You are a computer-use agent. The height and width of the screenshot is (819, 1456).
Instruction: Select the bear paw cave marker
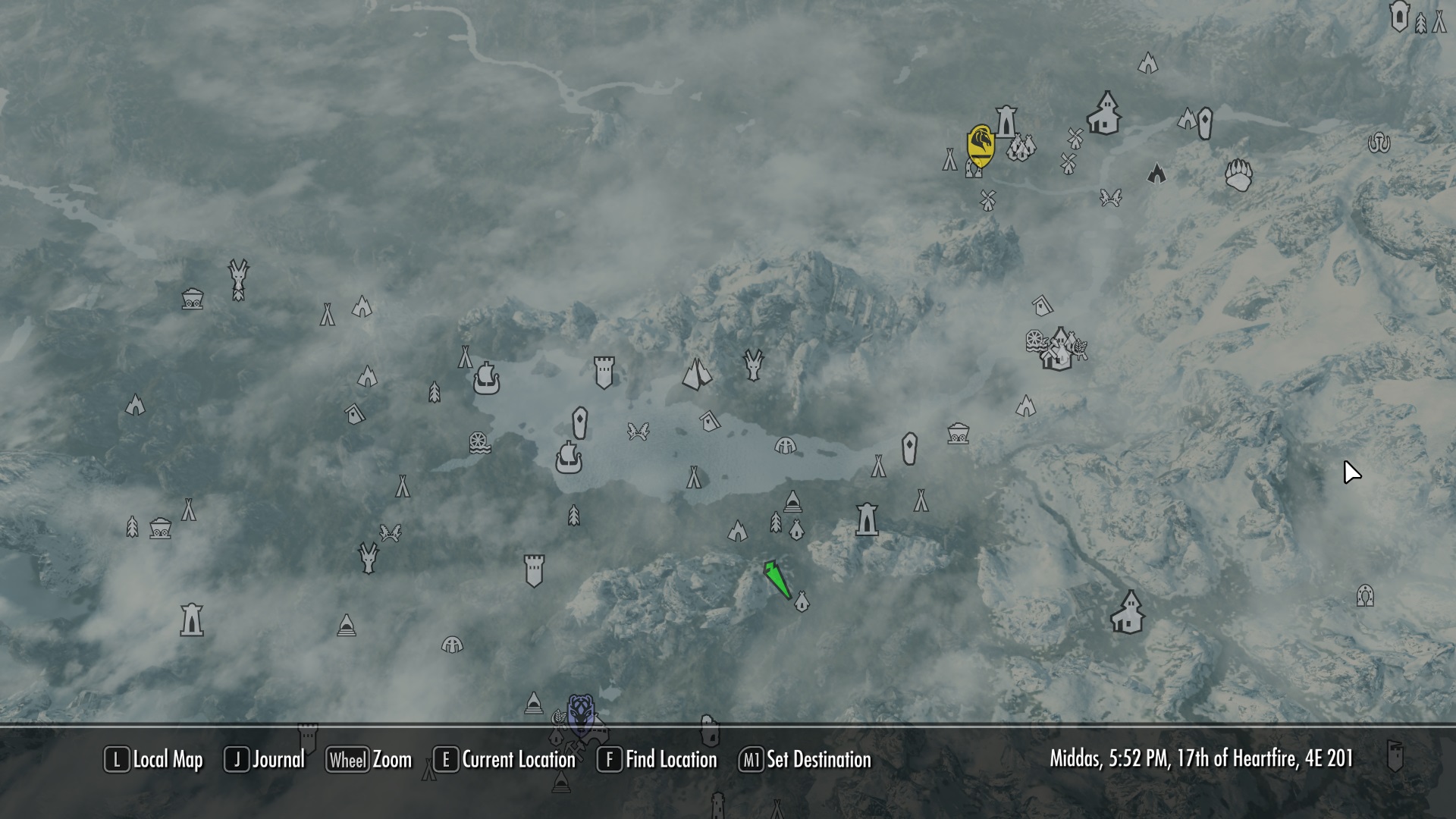click(x=1239, y=176)
